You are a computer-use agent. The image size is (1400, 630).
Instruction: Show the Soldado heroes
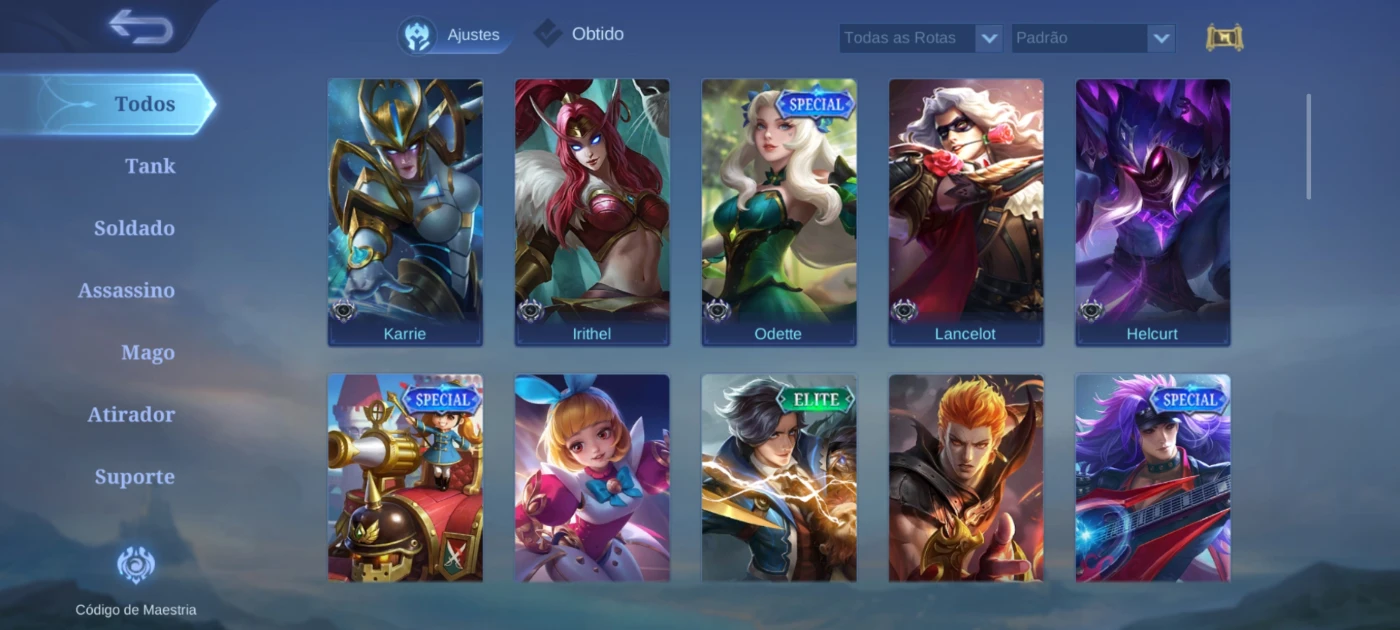134,228
